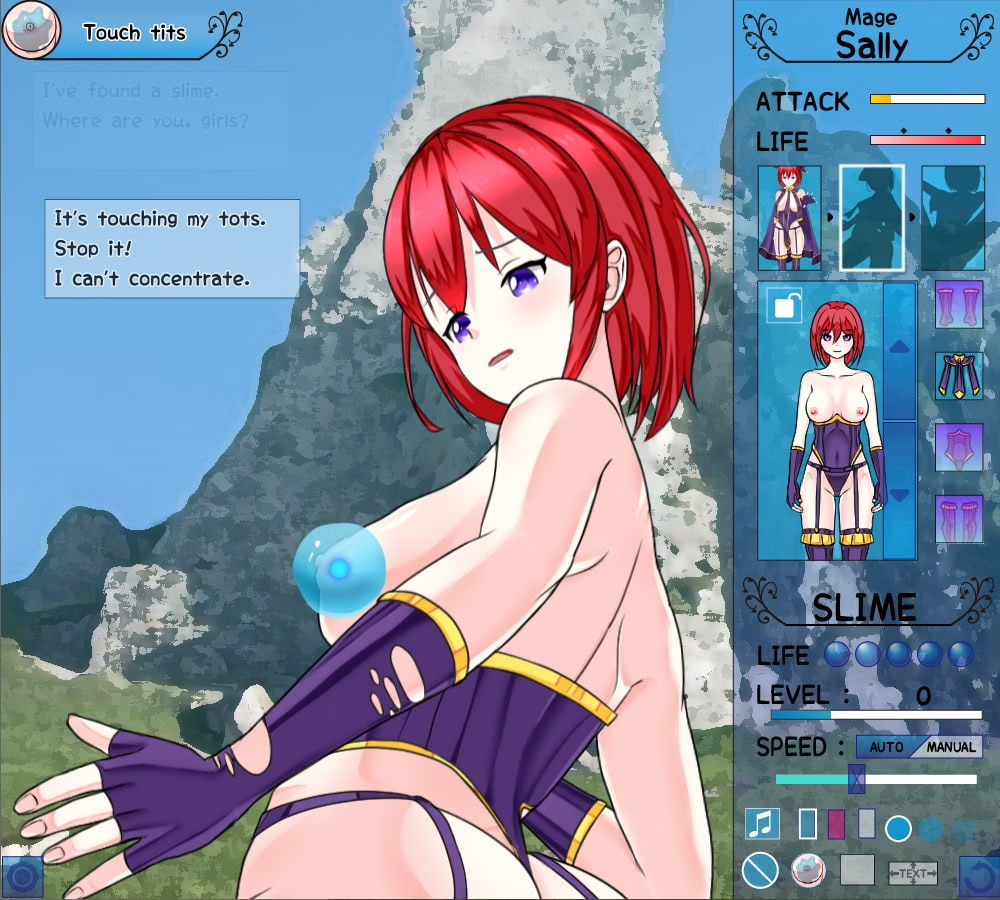This screenshot has width=1000, height=900.
Task: Select the highlighted middle silhouette stage thumbnail
Action: point(871,218)
